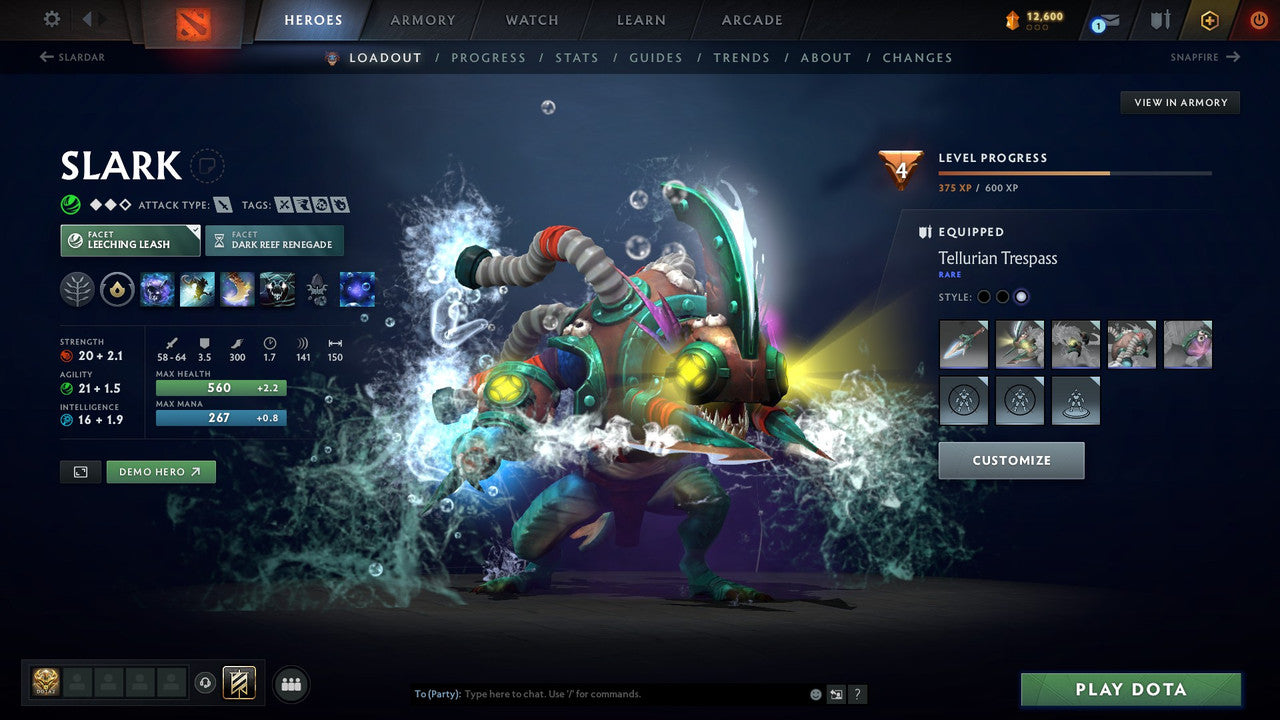Open the Dota Plus hexagon icon
This screenshot has height=720, width=1280.
(x=1210, y=19)
